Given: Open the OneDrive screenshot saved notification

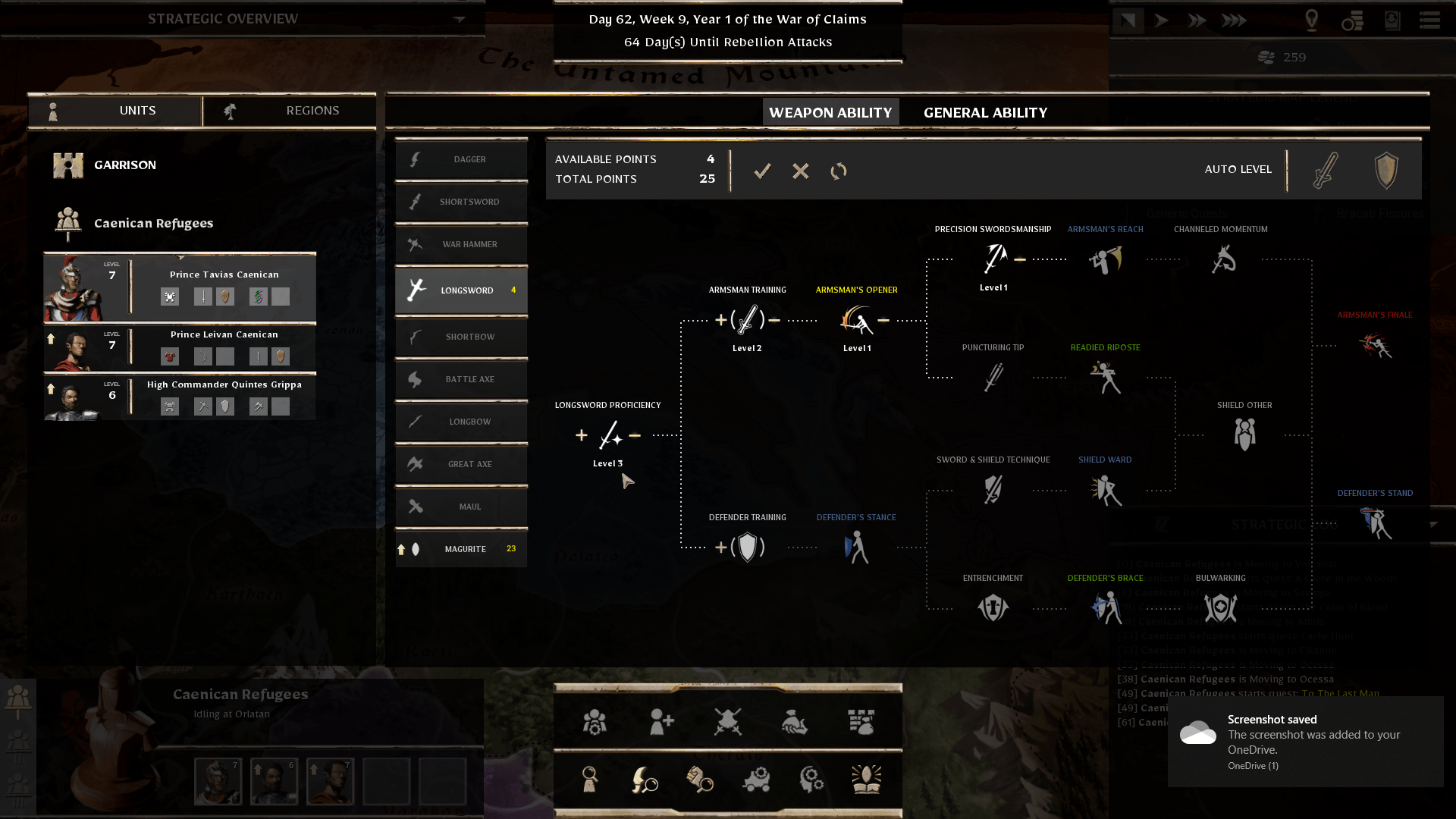Looking at the screenshot, I should click(x=1305, y=741).
